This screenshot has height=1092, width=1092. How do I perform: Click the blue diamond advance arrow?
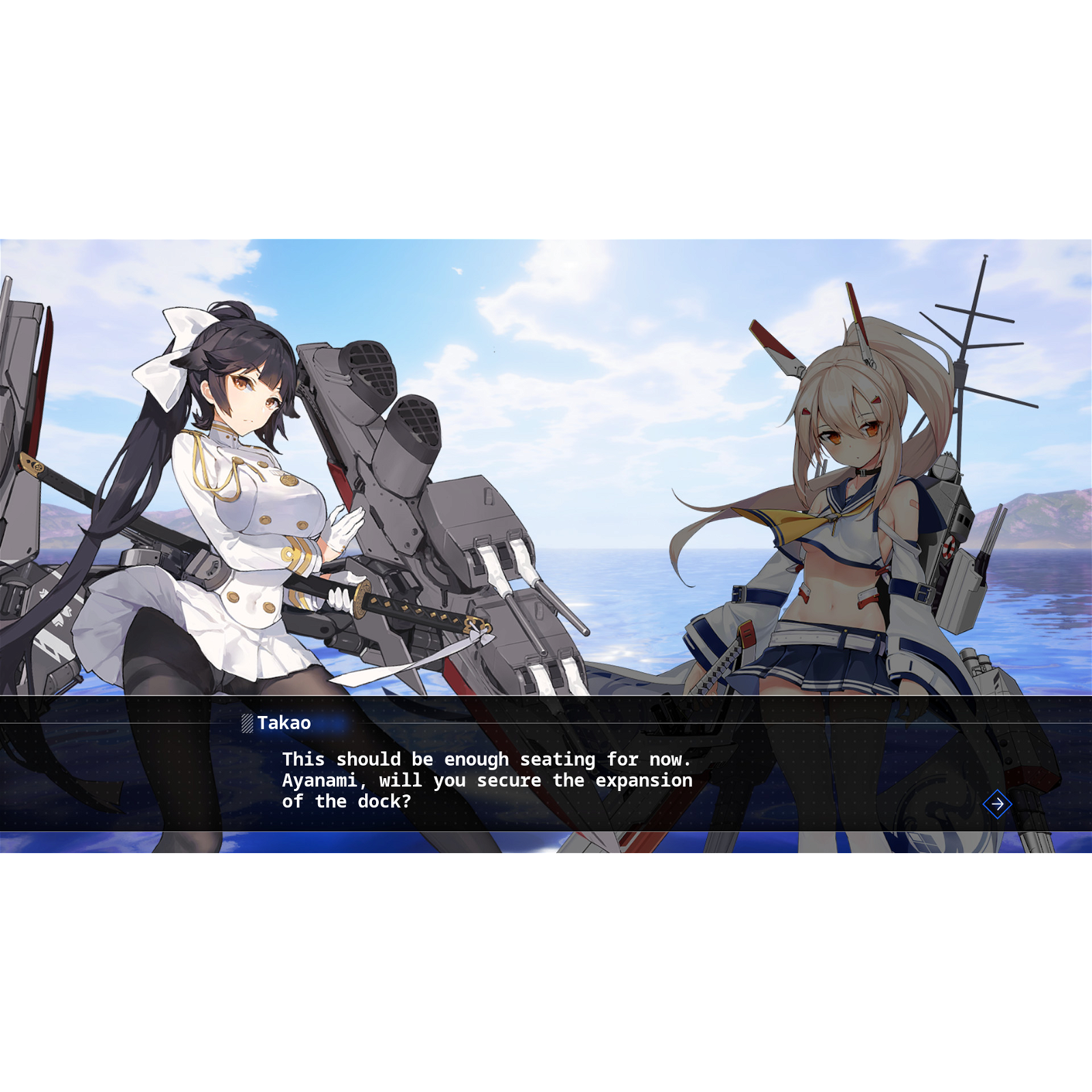click(997, 805)
